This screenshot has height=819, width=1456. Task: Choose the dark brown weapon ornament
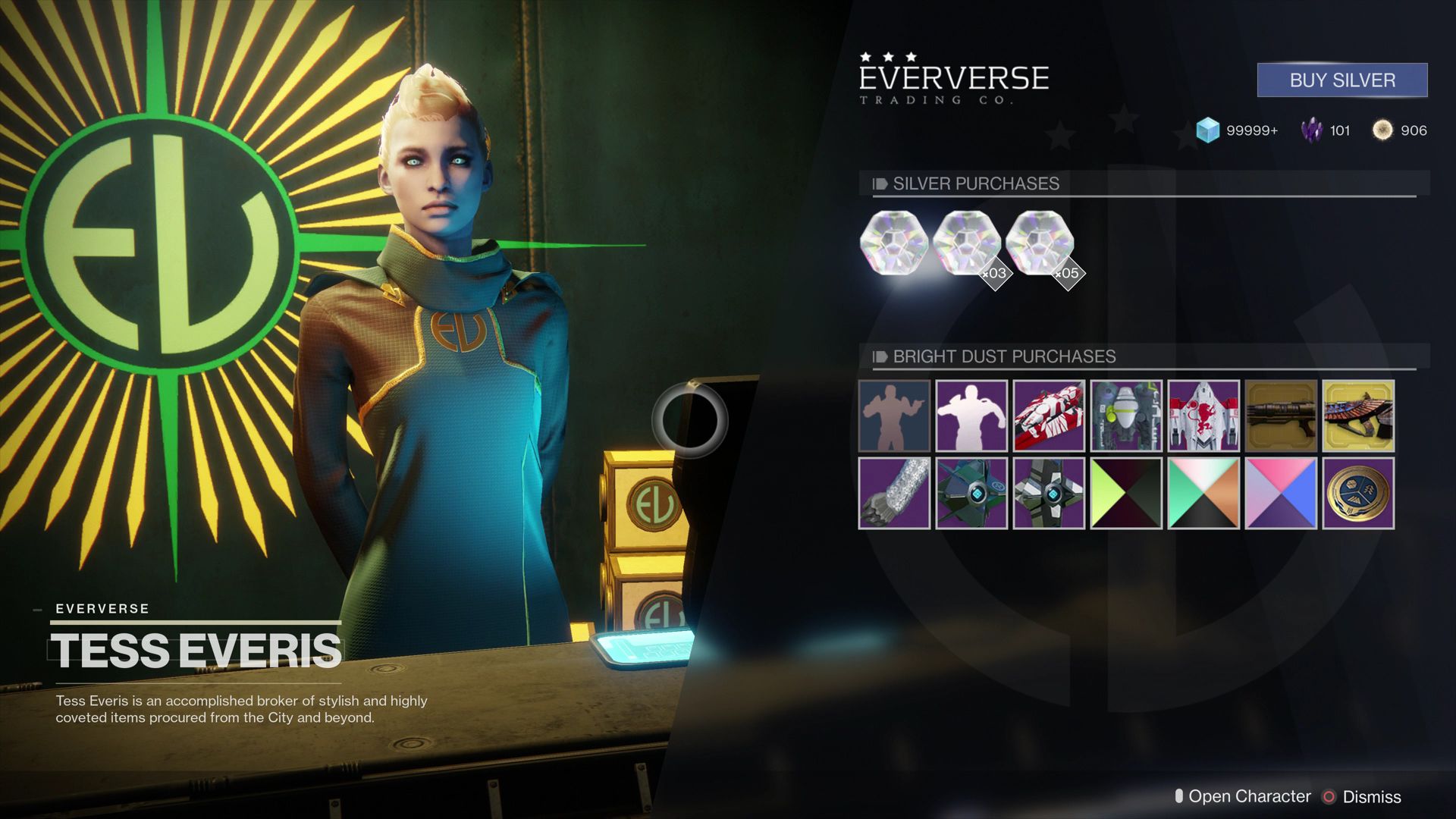[1281, 416]
